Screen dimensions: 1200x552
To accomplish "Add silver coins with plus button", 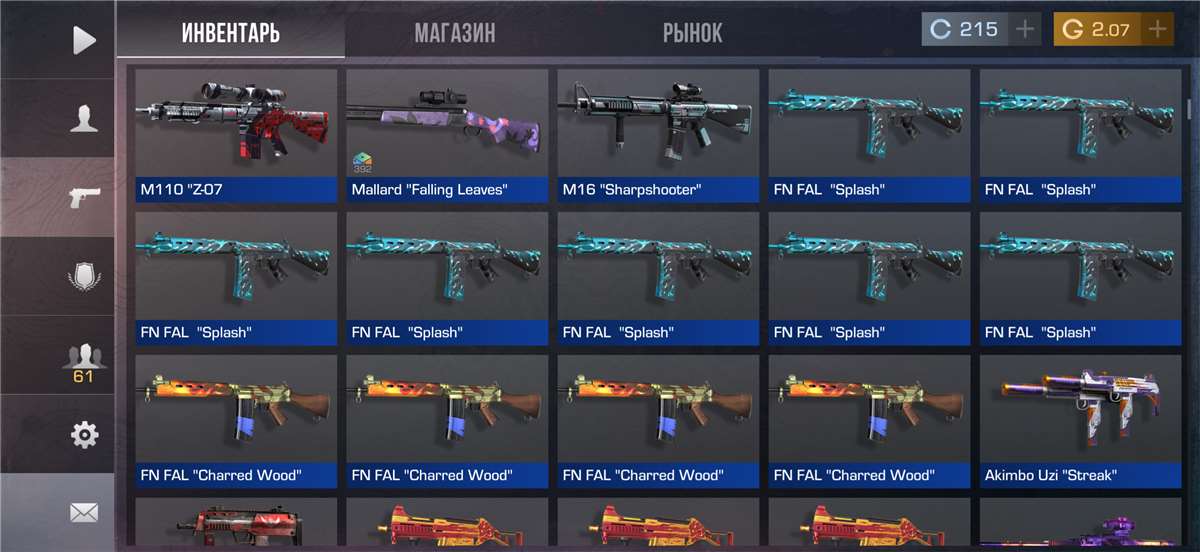I will [1025, 30].
